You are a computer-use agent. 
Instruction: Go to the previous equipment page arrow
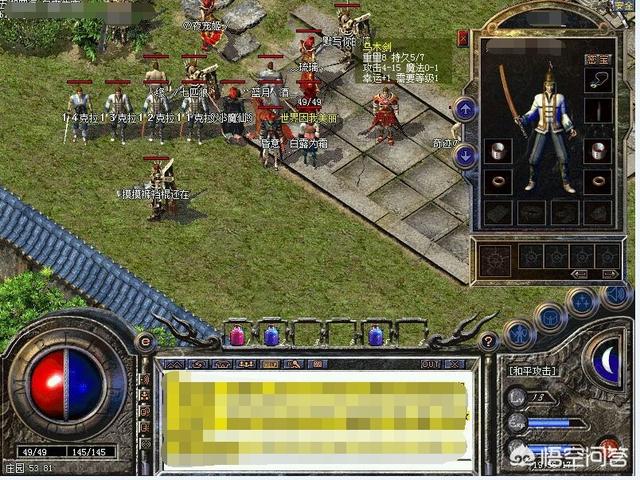[578, 274]
